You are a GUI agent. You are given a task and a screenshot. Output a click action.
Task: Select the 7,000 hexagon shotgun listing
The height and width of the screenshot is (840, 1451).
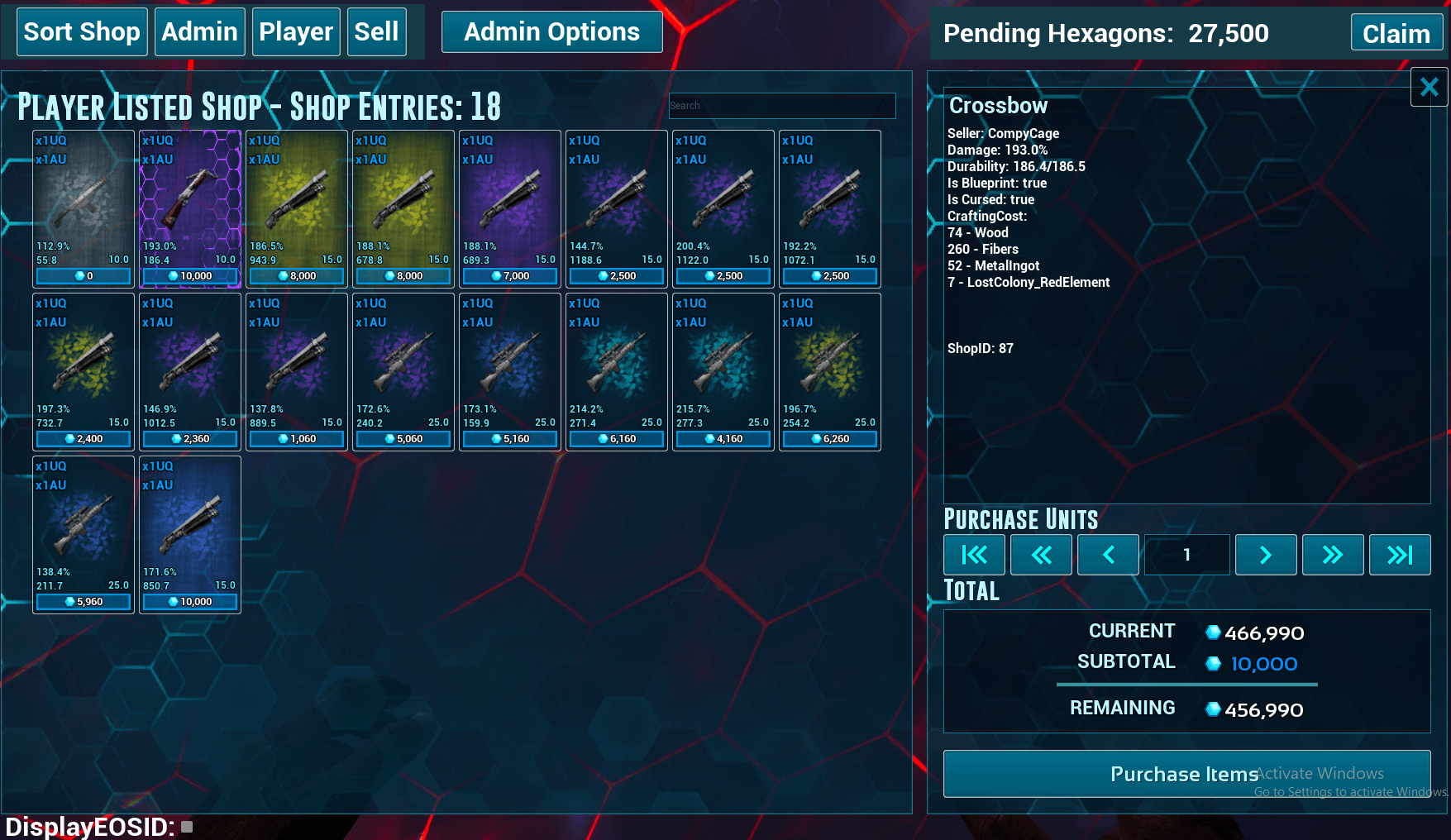pos(510,208)
